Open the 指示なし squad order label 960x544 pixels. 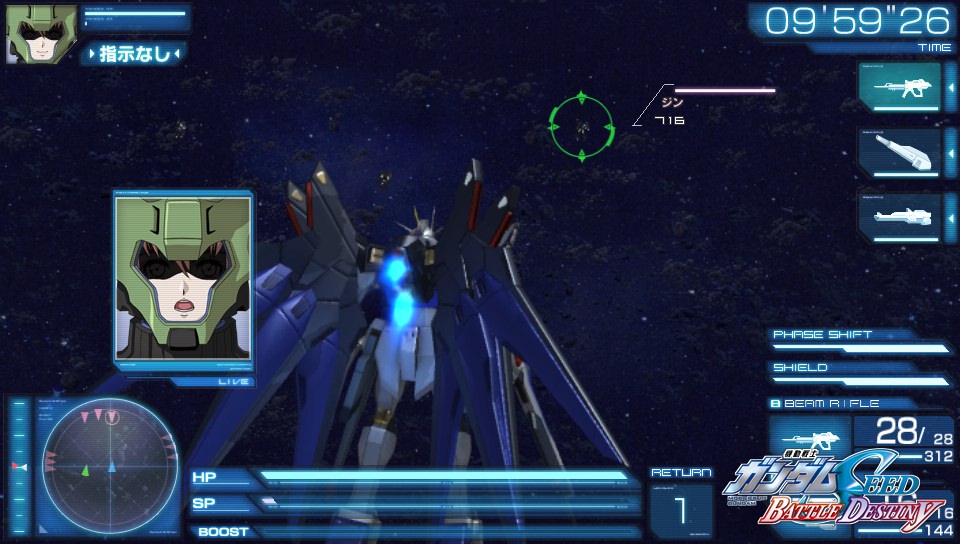coord(136,53)
